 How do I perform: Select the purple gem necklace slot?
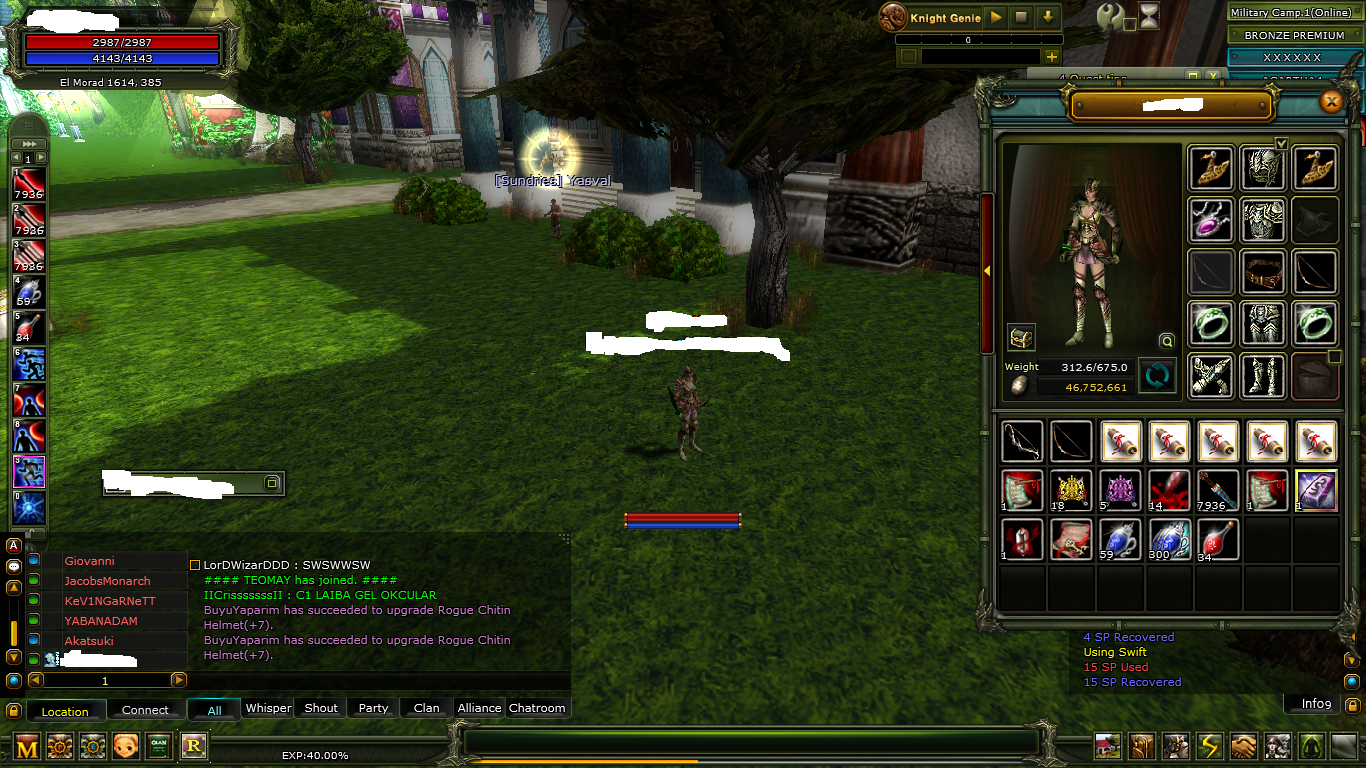(1210, 219)
